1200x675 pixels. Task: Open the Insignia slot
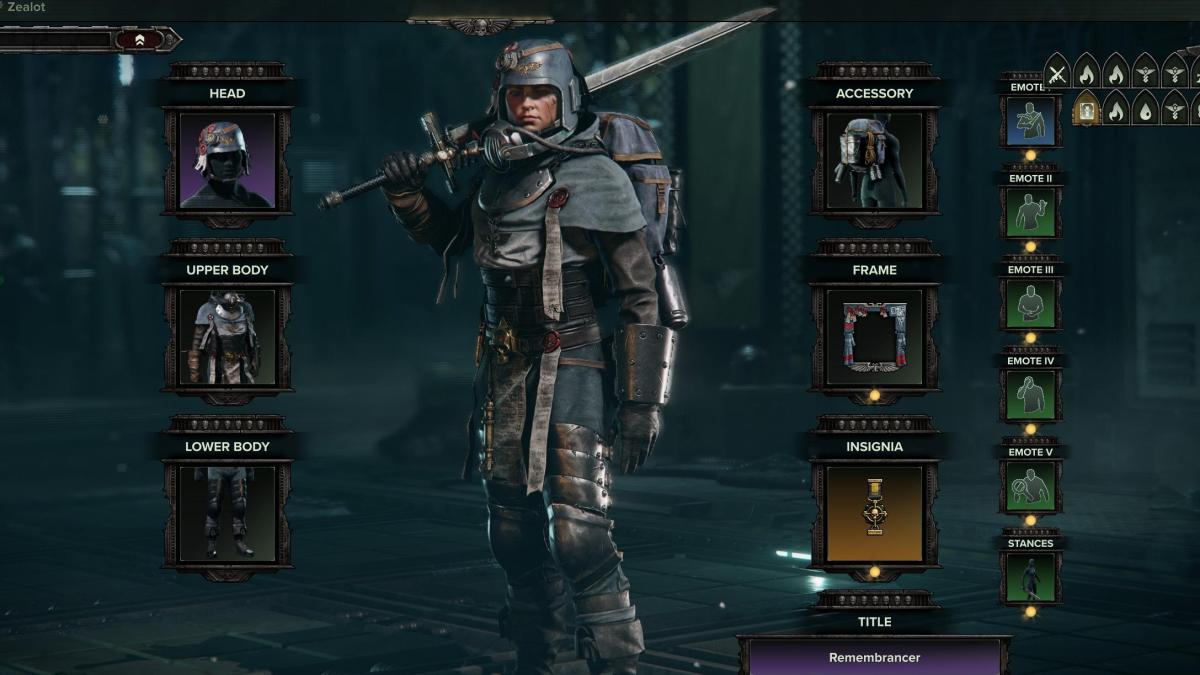(x=874, y=514)
